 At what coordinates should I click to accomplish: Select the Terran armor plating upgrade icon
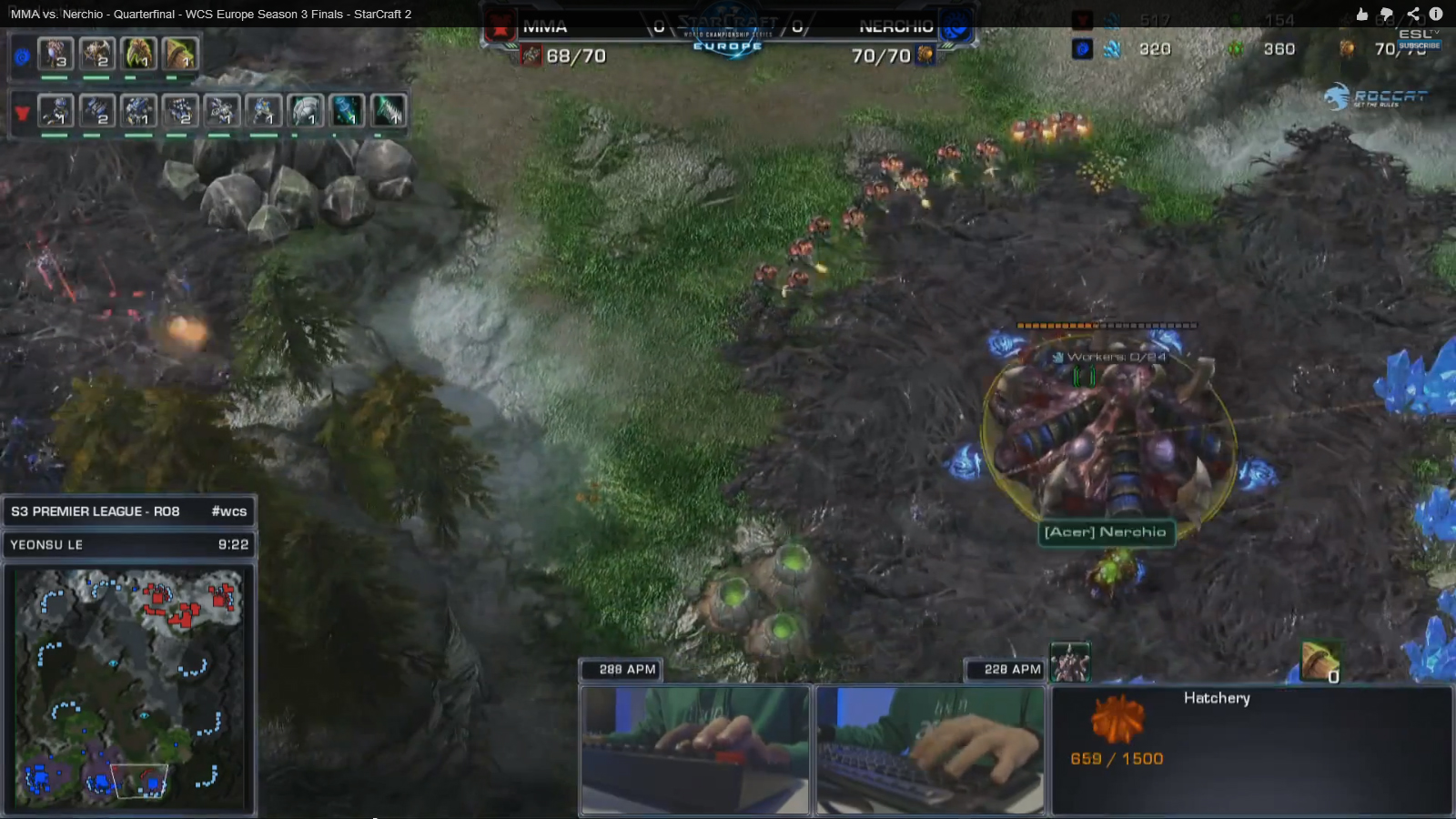click(307, 111)
